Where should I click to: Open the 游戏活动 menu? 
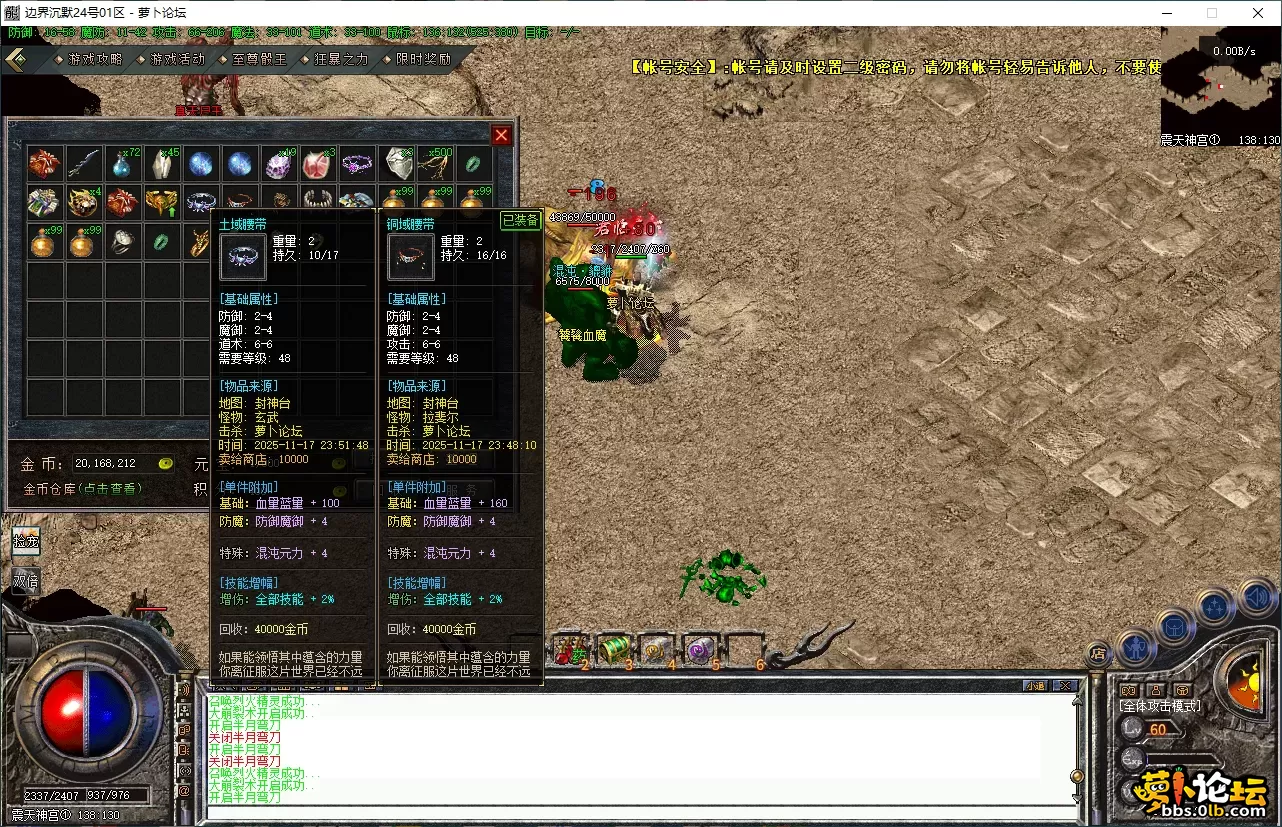click(x=177, y=59)
